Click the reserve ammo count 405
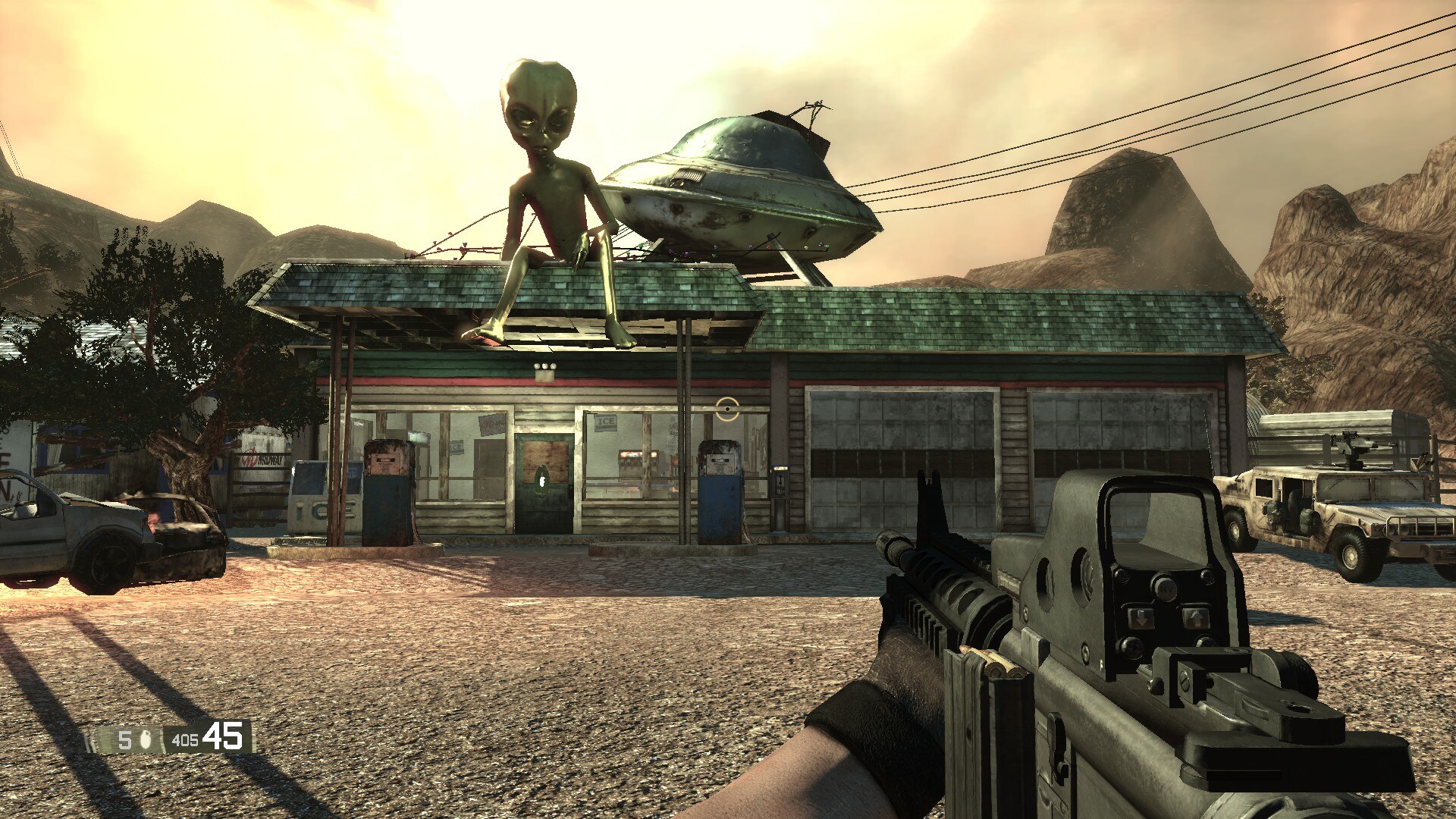The width and height of the screenshot is (1456, 819). (x=184, y=740)
